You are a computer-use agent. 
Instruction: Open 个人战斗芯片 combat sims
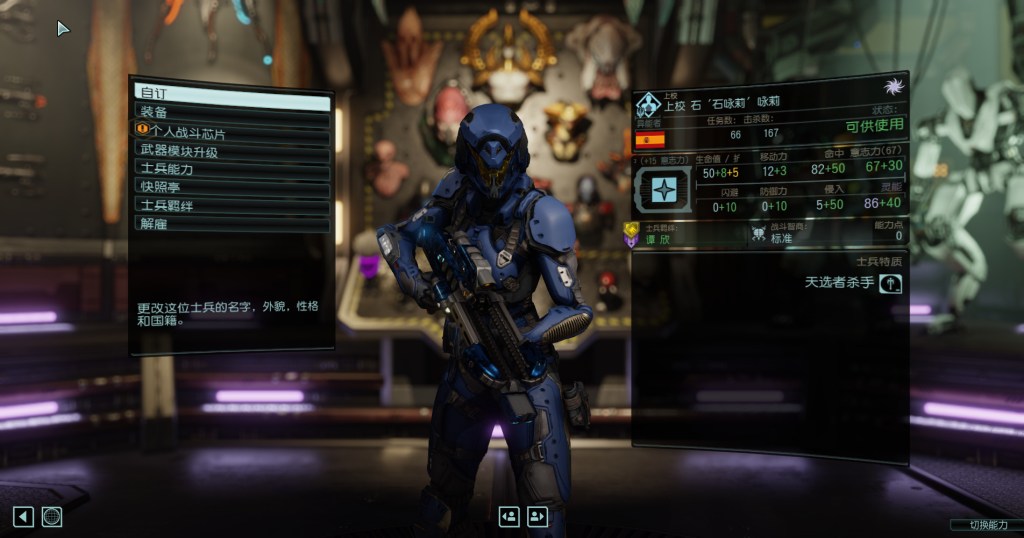(x=232, y=131)
